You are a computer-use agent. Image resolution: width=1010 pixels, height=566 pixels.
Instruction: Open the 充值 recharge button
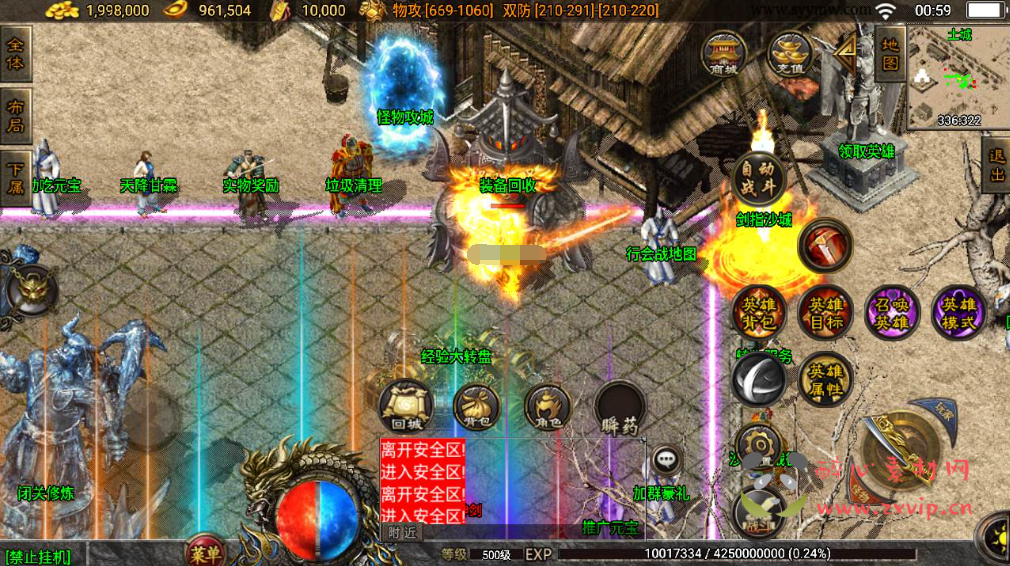click(x=790, y=53)
